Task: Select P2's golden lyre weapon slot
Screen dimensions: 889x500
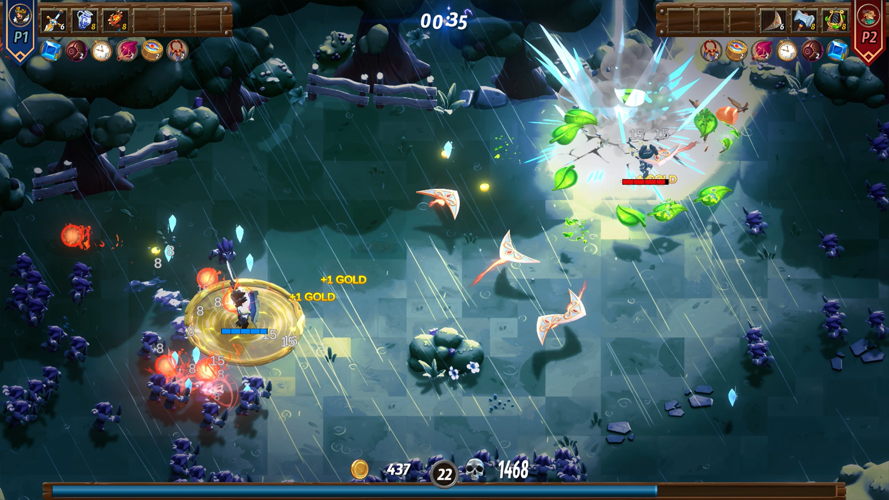Action: 835,19
